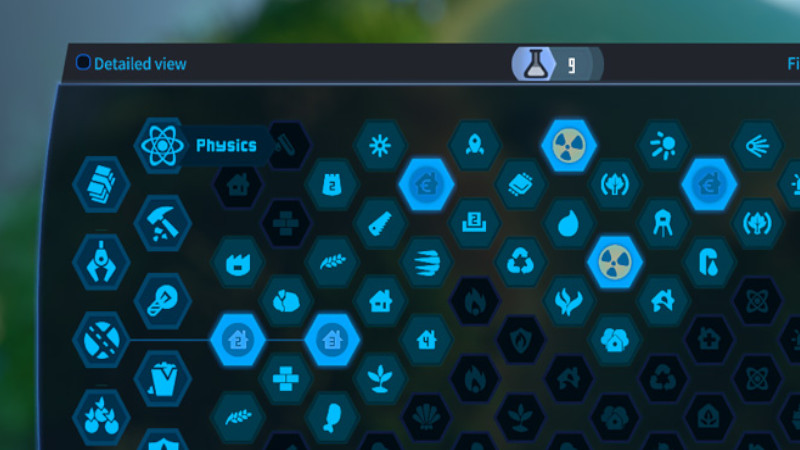The width and height of the screenshot is (800, 450).
Task: Select the highlighted level 2 house node
Action: (x=237, y=340)
